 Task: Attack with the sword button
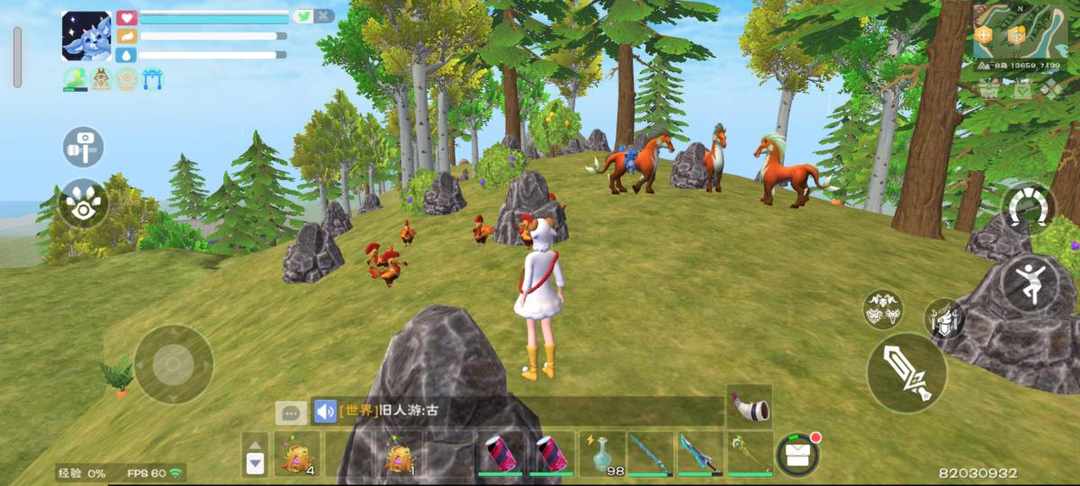(x=906, y=372)
